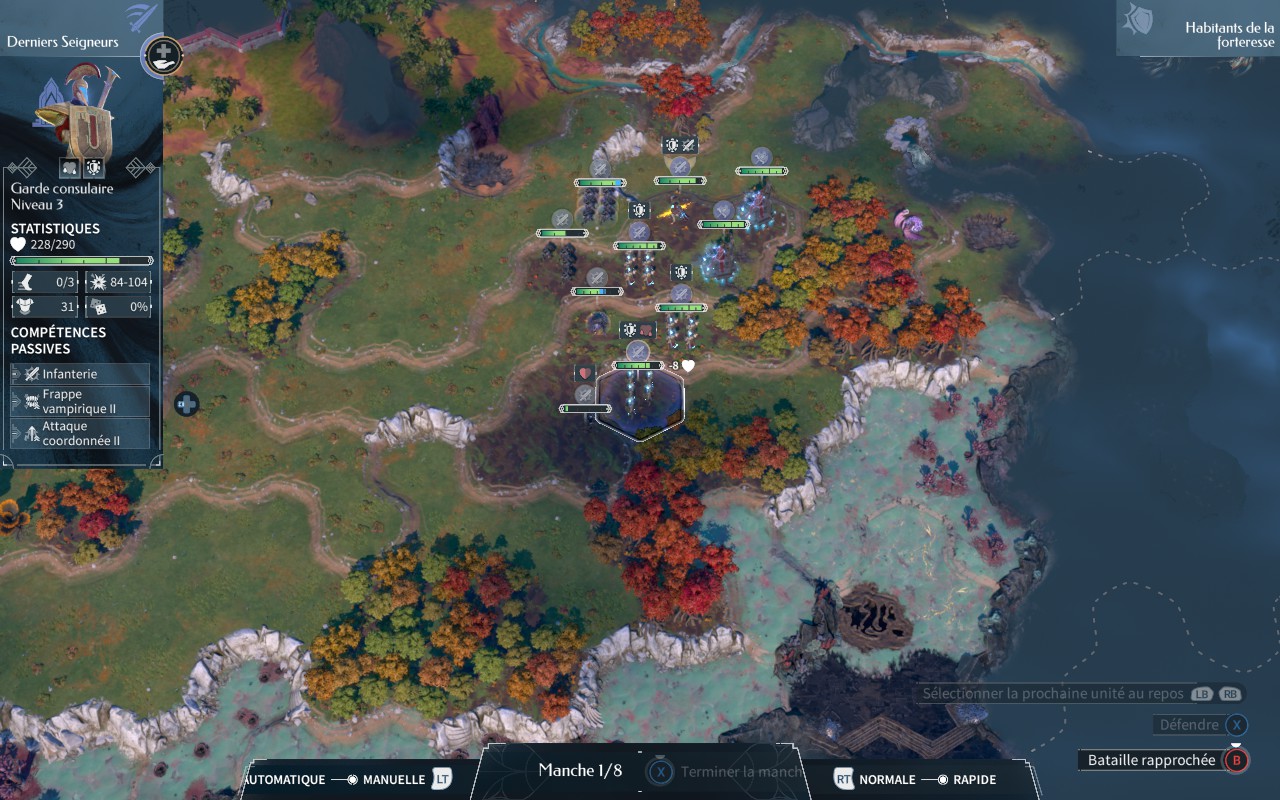The width and height of the screenshot is (1280, 800).
Task: Click the Derniers Seigneurs army banner
Action: [x=62, y=42]
